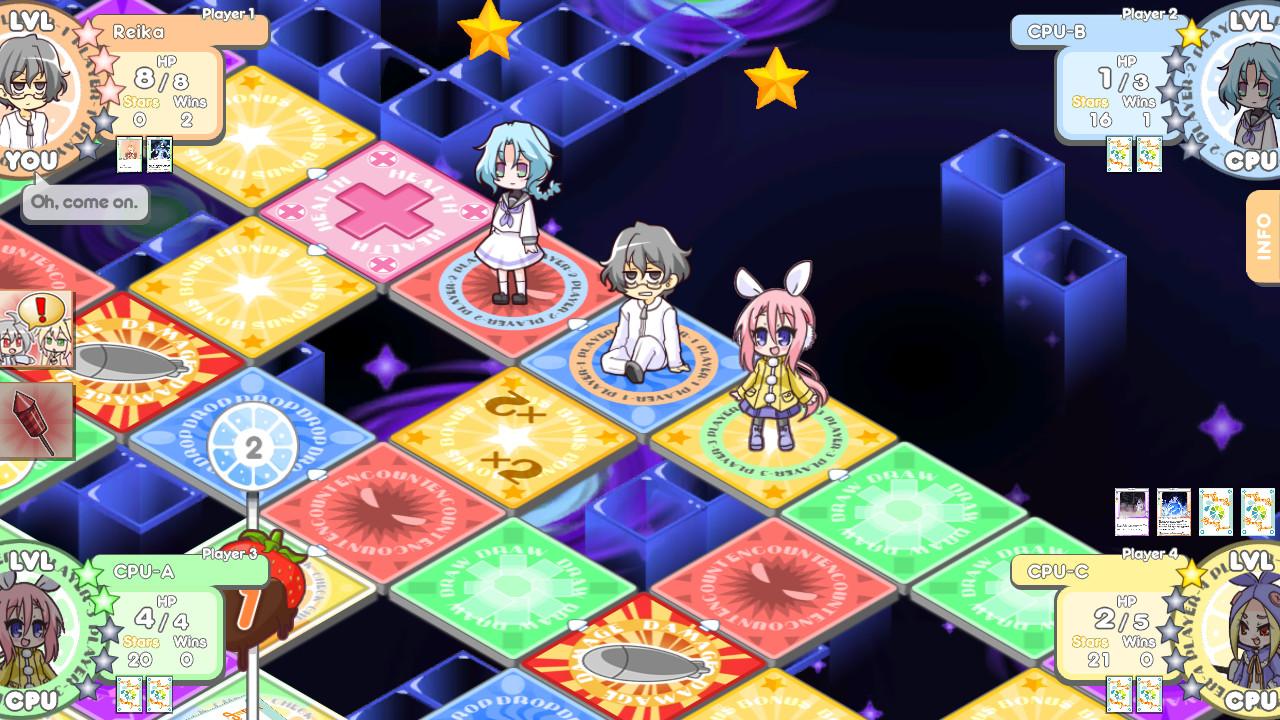Click the "Oh, come on." speech bubble
This screenshot has width=1280, height=720.
pyautogui.click(x=84, y=203)
